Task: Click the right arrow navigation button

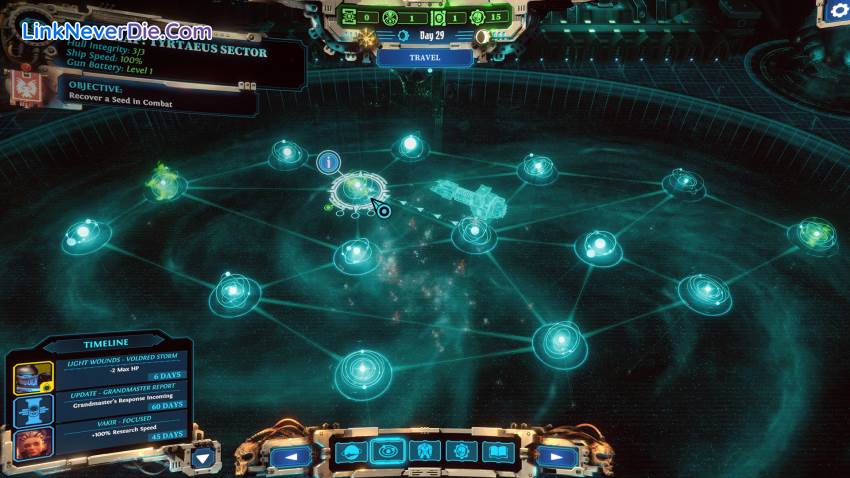Action: [558, 457]
